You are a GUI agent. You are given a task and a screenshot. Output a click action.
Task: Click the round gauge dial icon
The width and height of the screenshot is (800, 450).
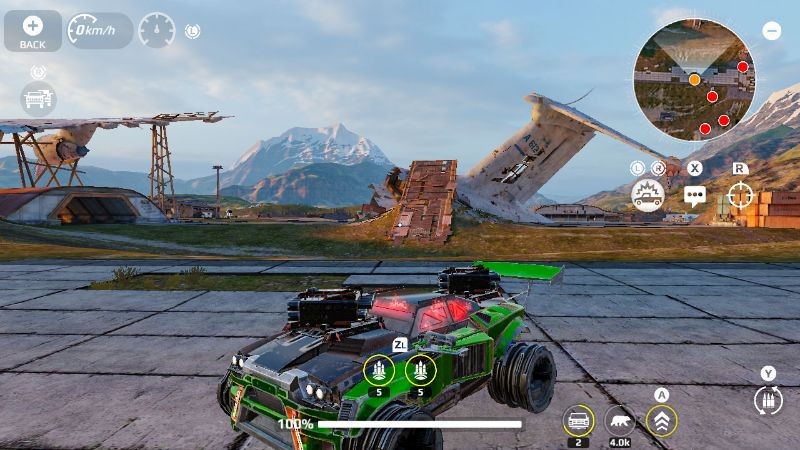click(x=156, y=31)
